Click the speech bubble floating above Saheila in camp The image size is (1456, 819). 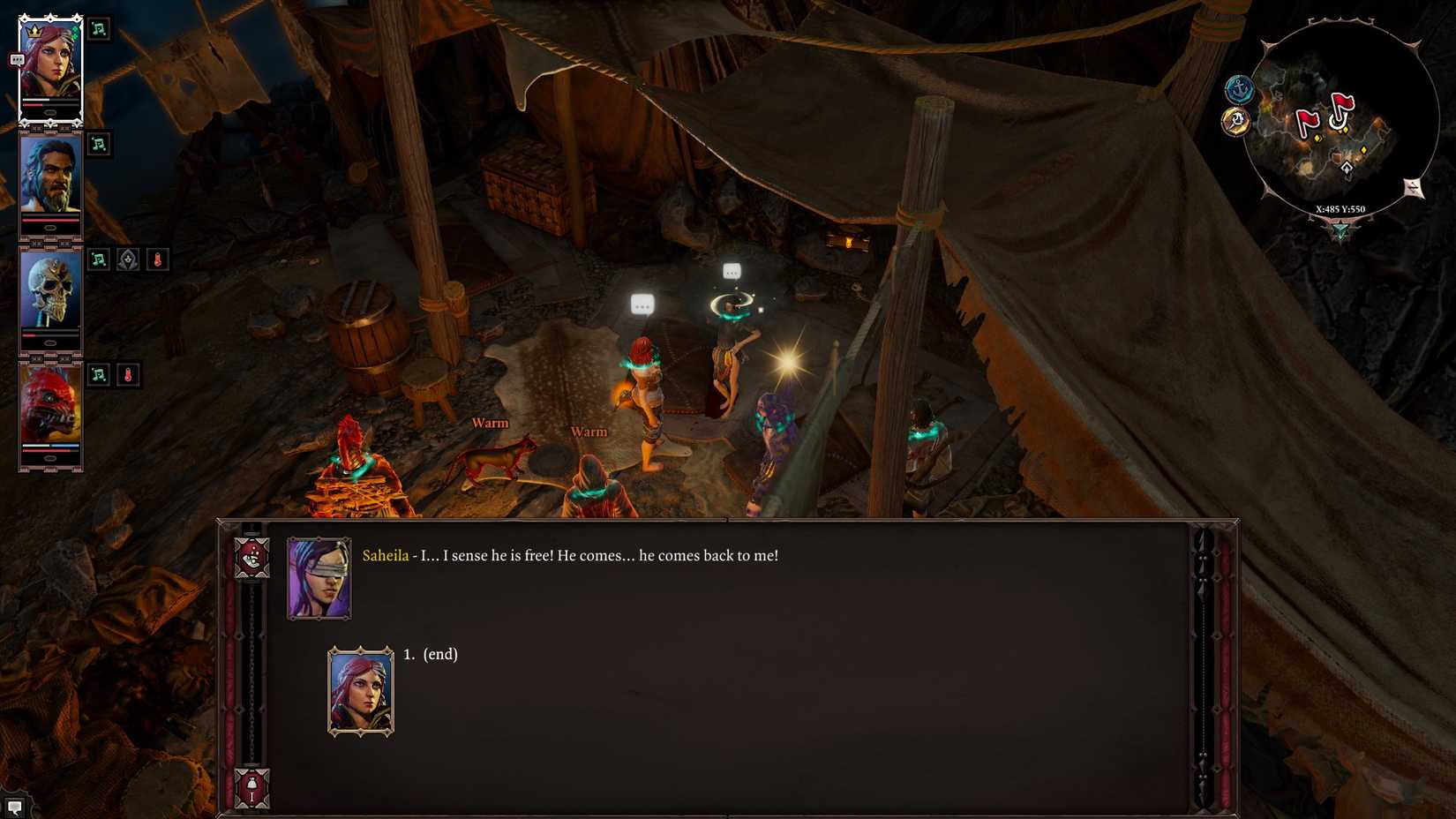[x=731, y=271]
